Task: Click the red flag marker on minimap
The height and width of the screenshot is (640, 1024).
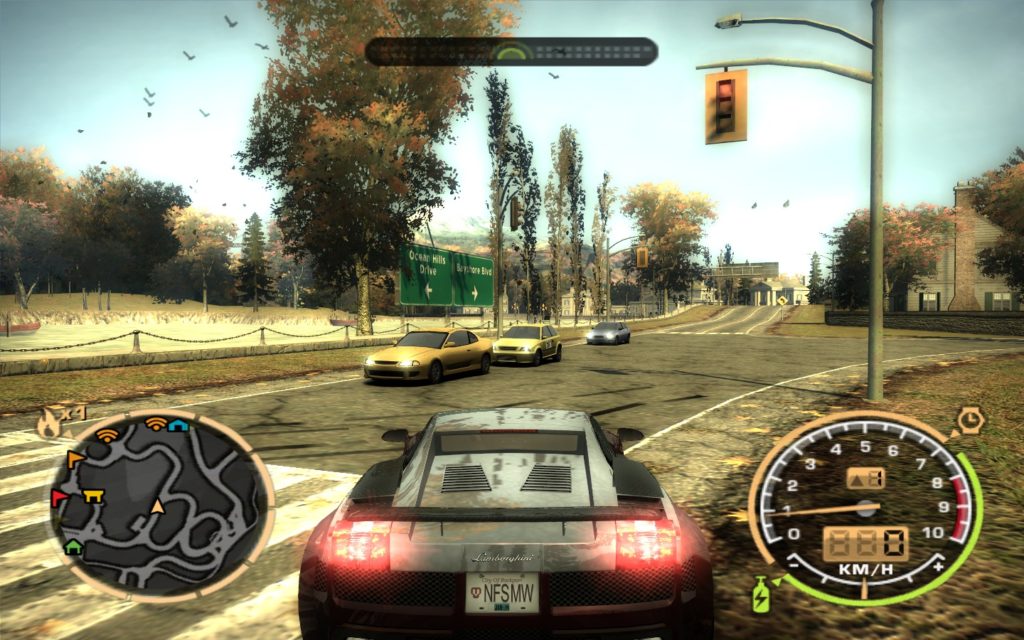Action: pyautogui.click(x=60, y=496)
